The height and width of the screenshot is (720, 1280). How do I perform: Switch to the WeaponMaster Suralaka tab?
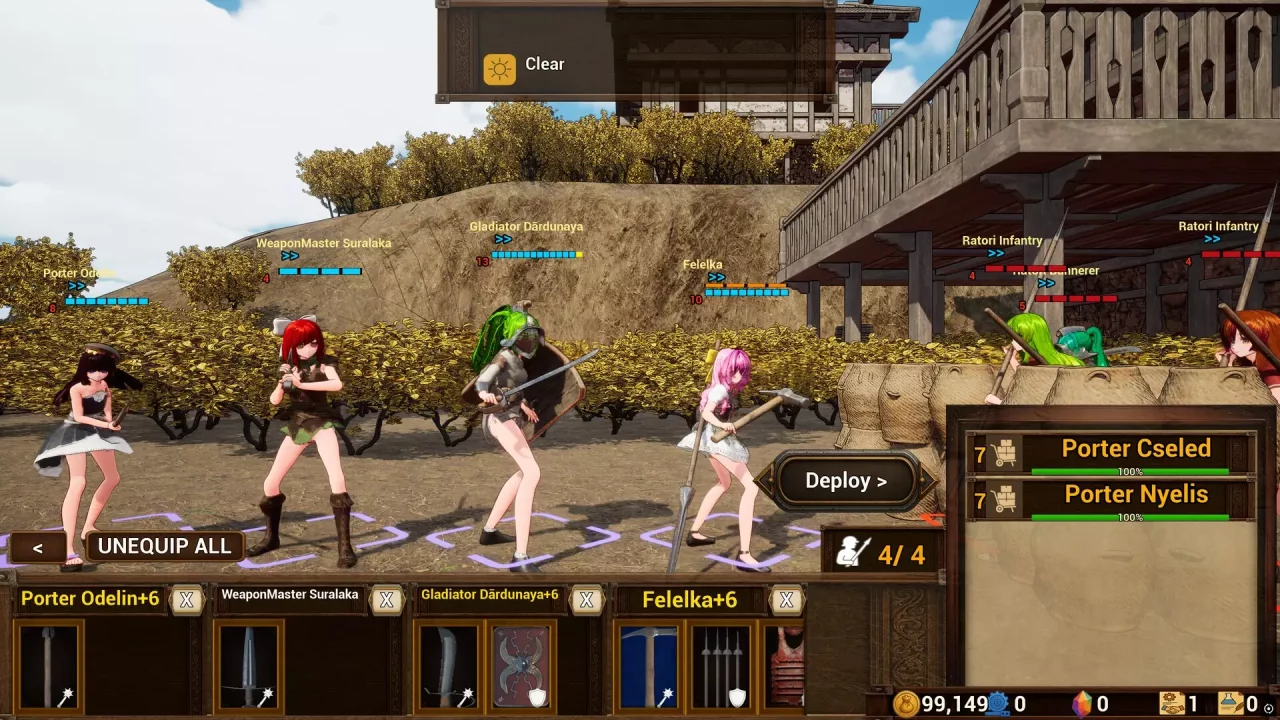[x=290, y=594]
